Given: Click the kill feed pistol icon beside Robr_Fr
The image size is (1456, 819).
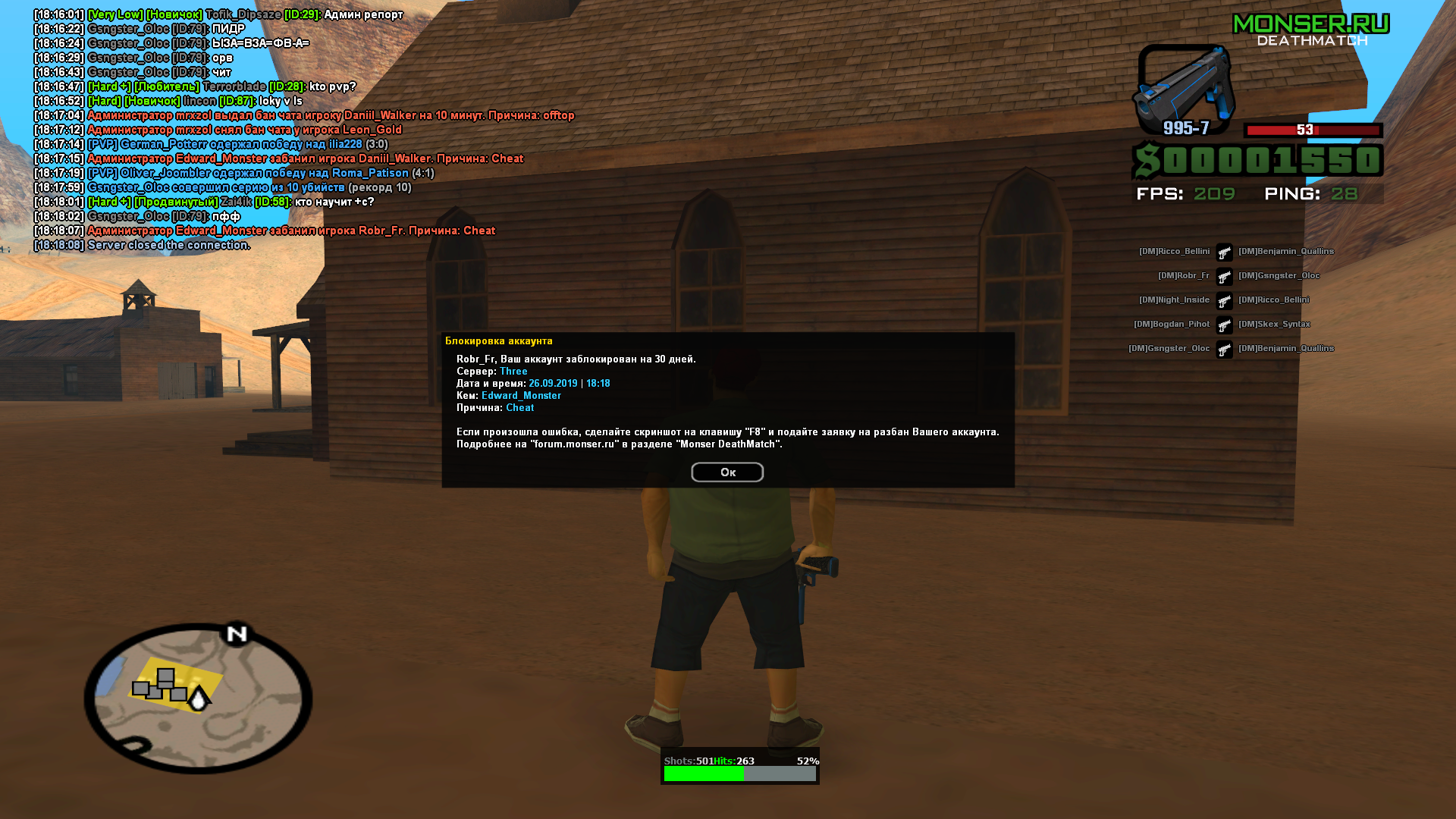Looking at the screenshot, I should click(x=1224, y=277).
